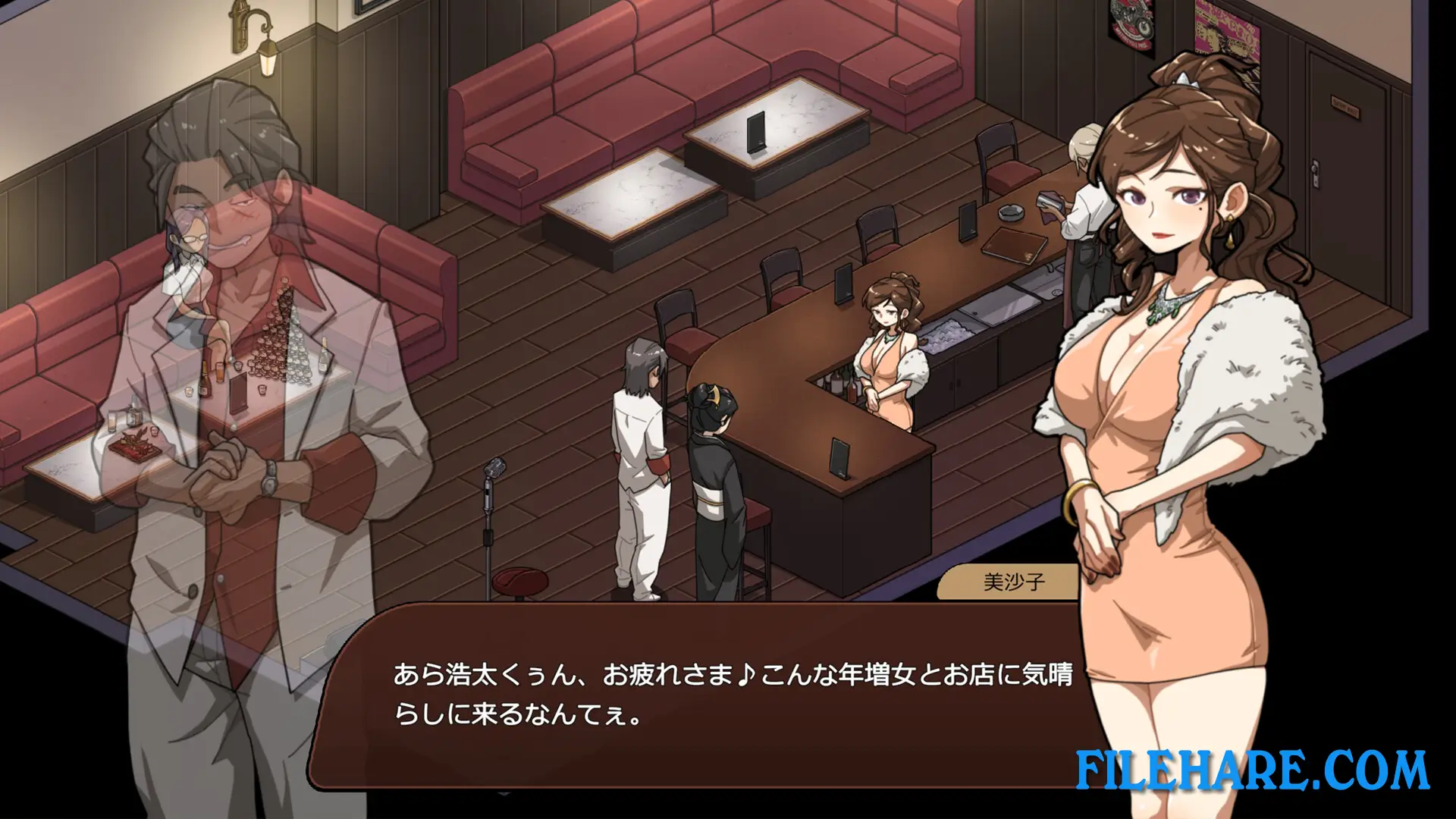This screenshot has width=1456, height=819.
Task: Click the ashtray on the bar top
Action: click(x=1011, y=213)
